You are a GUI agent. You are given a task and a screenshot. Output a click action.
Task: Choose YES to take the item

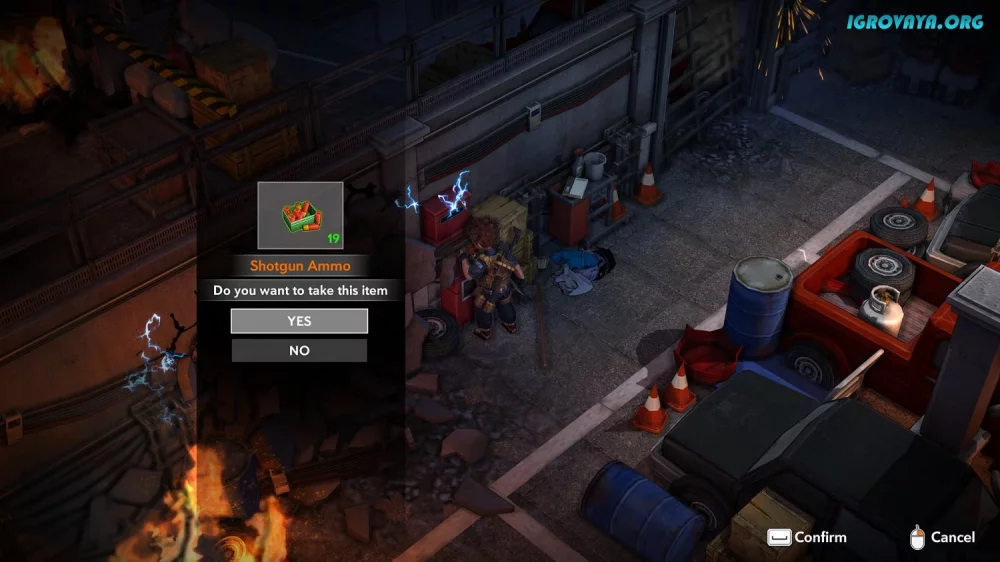click(299, 321)
